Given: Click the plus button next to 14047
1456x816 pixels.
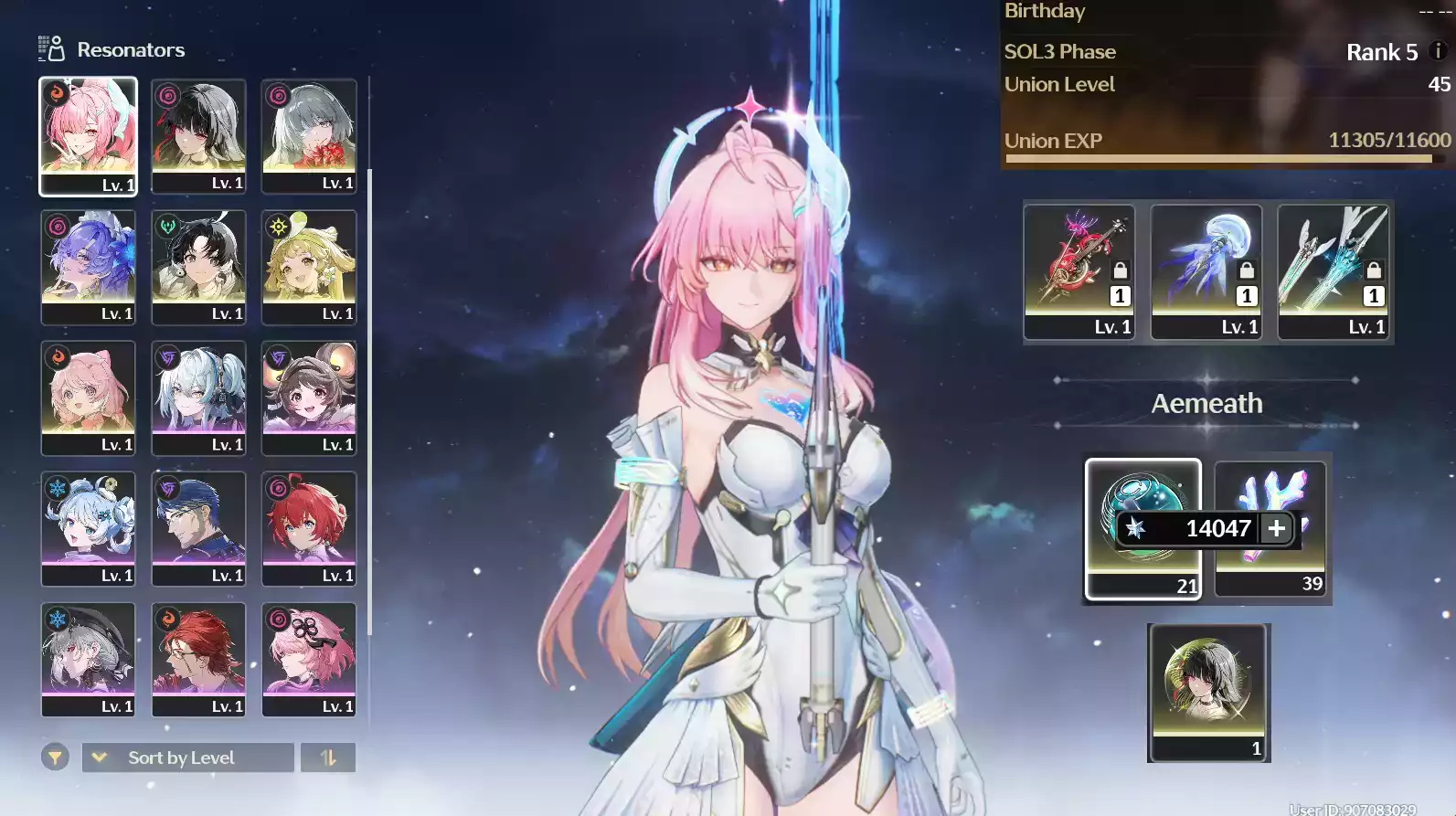Looking at the screenshot, I should click(1278, 528).
